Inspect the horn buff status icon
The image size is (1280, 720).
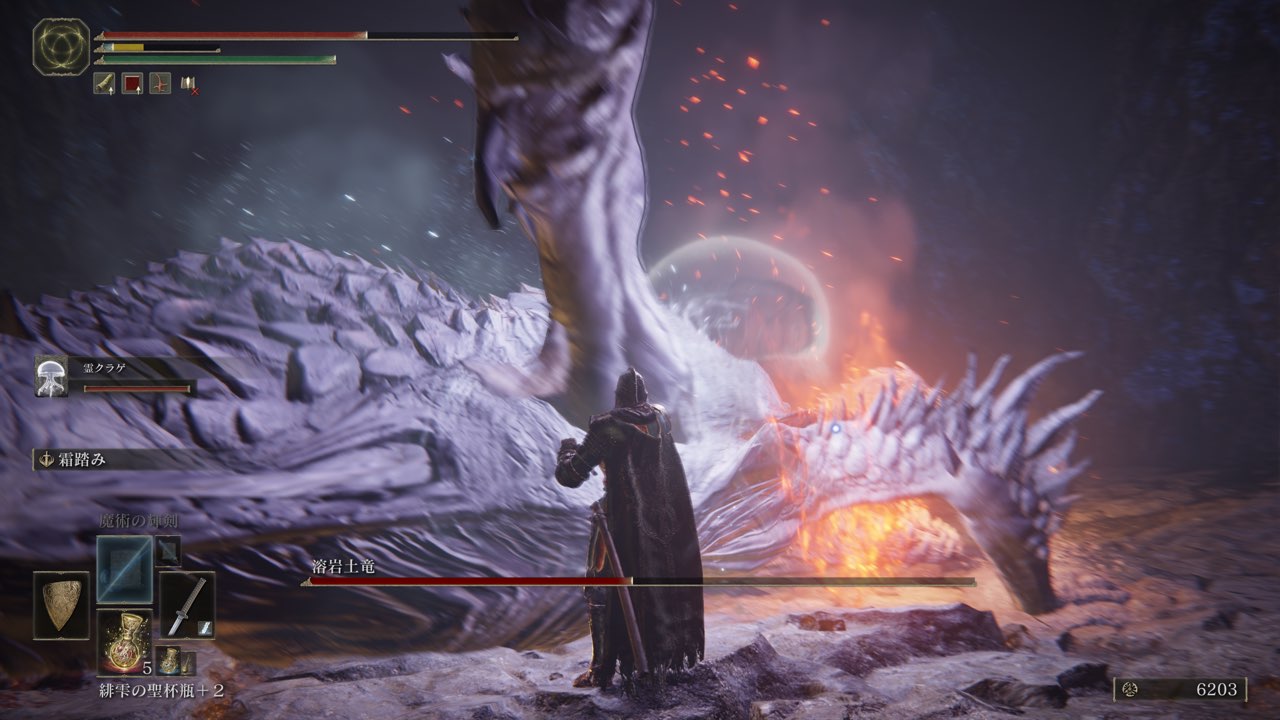click(x=104, y=83)
